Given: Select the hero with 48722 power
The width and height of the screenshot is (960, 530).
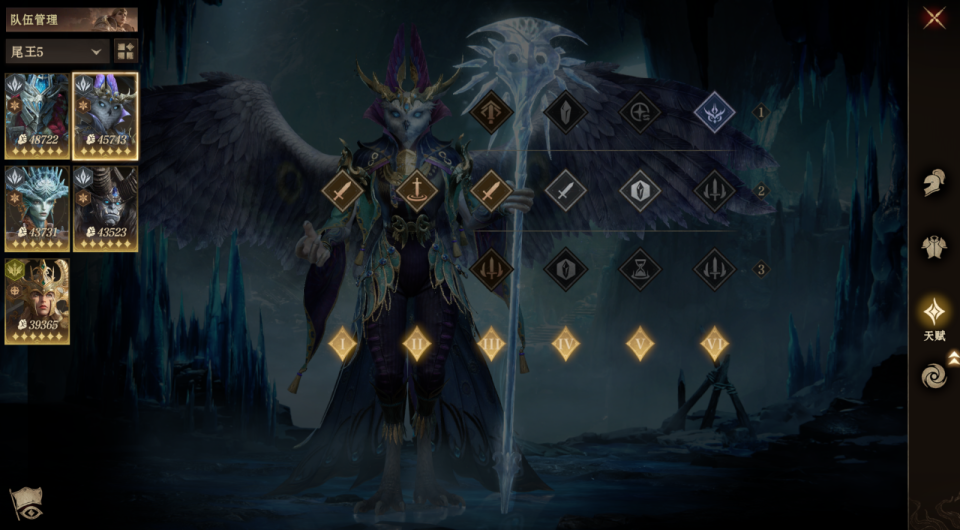Looking at the screenshot, I should (x=37, y=116).
